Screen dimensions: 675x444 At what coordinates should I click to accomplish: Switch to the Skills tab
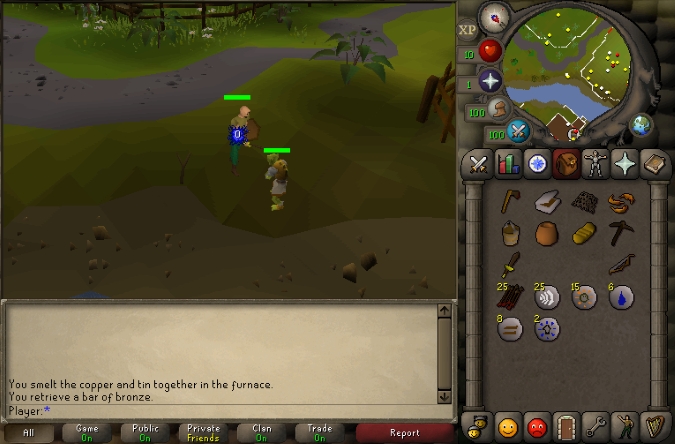(508, 164)
